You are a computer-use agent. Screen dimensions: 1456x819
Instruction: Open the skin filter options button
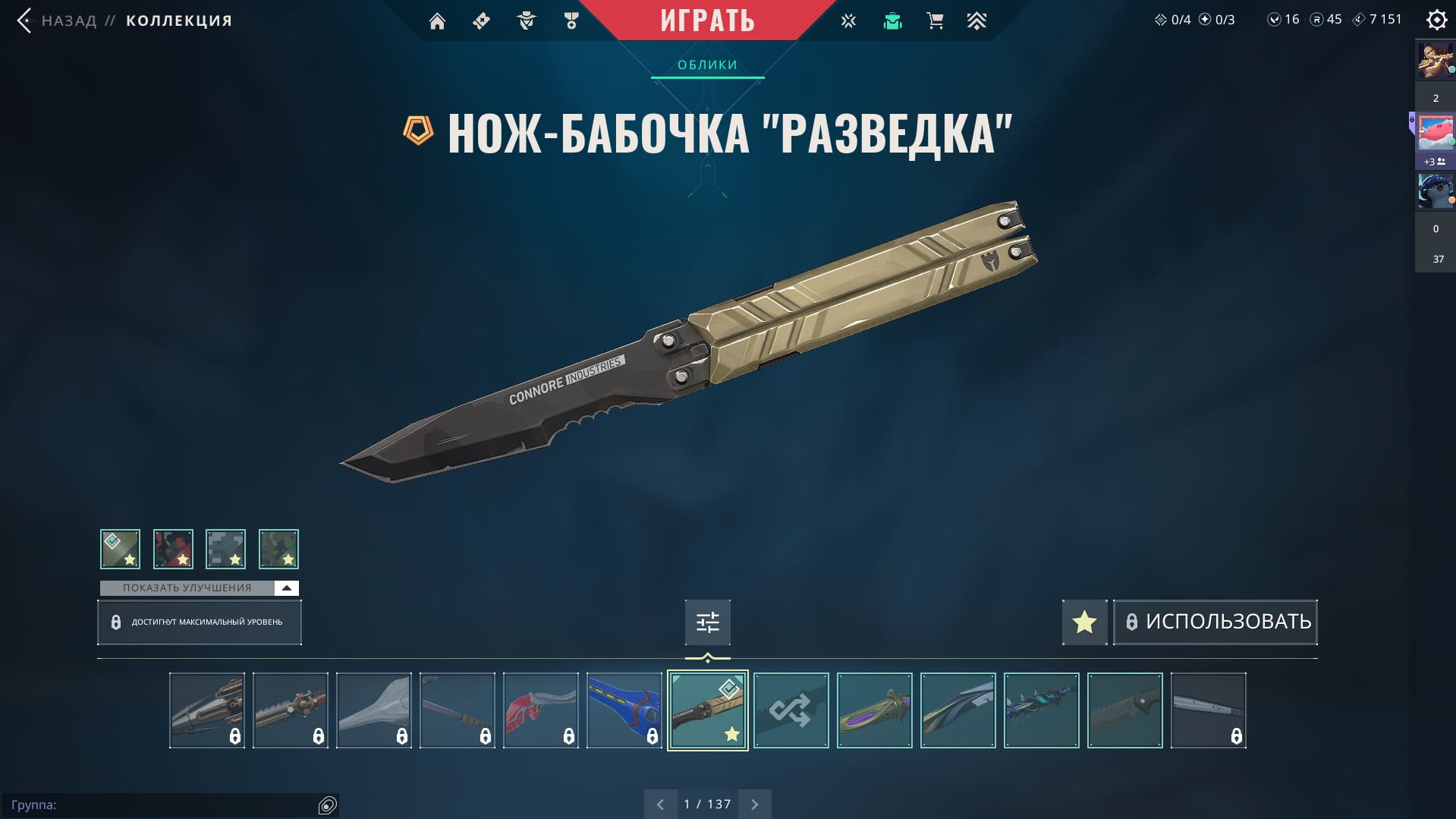[x=707, y=622]
